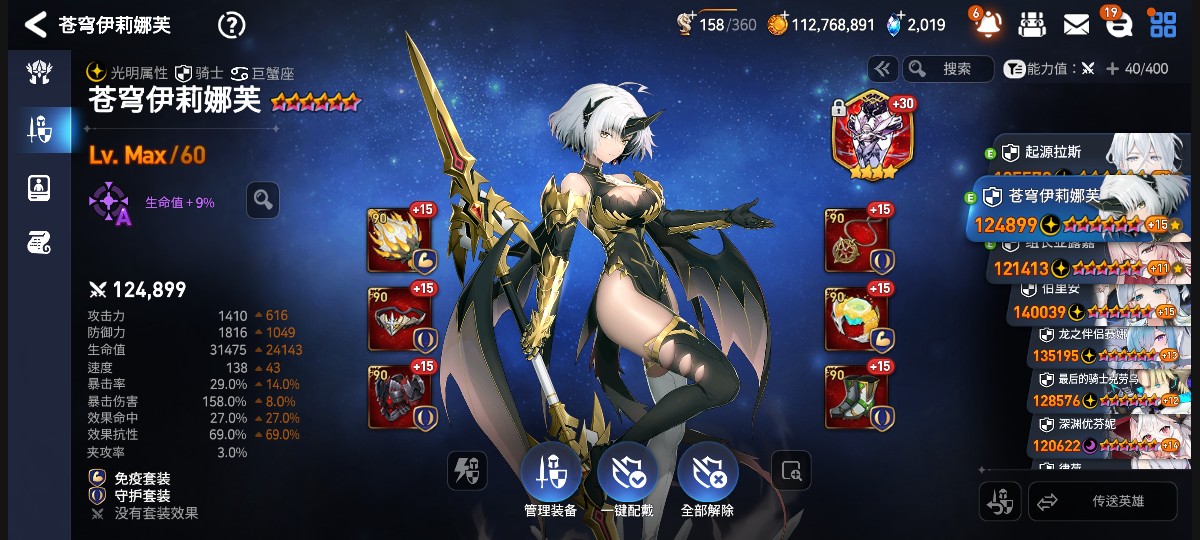This screenshot has height=540, width=1200.
Task: Collapse the hero list with double arrow
Action: (881, 68)
